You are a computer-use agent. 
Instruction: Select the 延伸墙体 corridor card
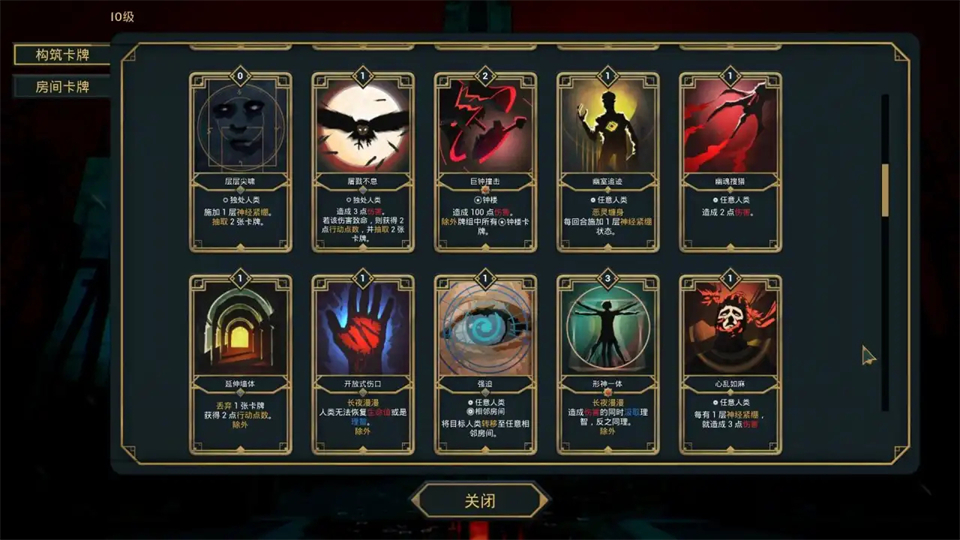click(240, 361)
